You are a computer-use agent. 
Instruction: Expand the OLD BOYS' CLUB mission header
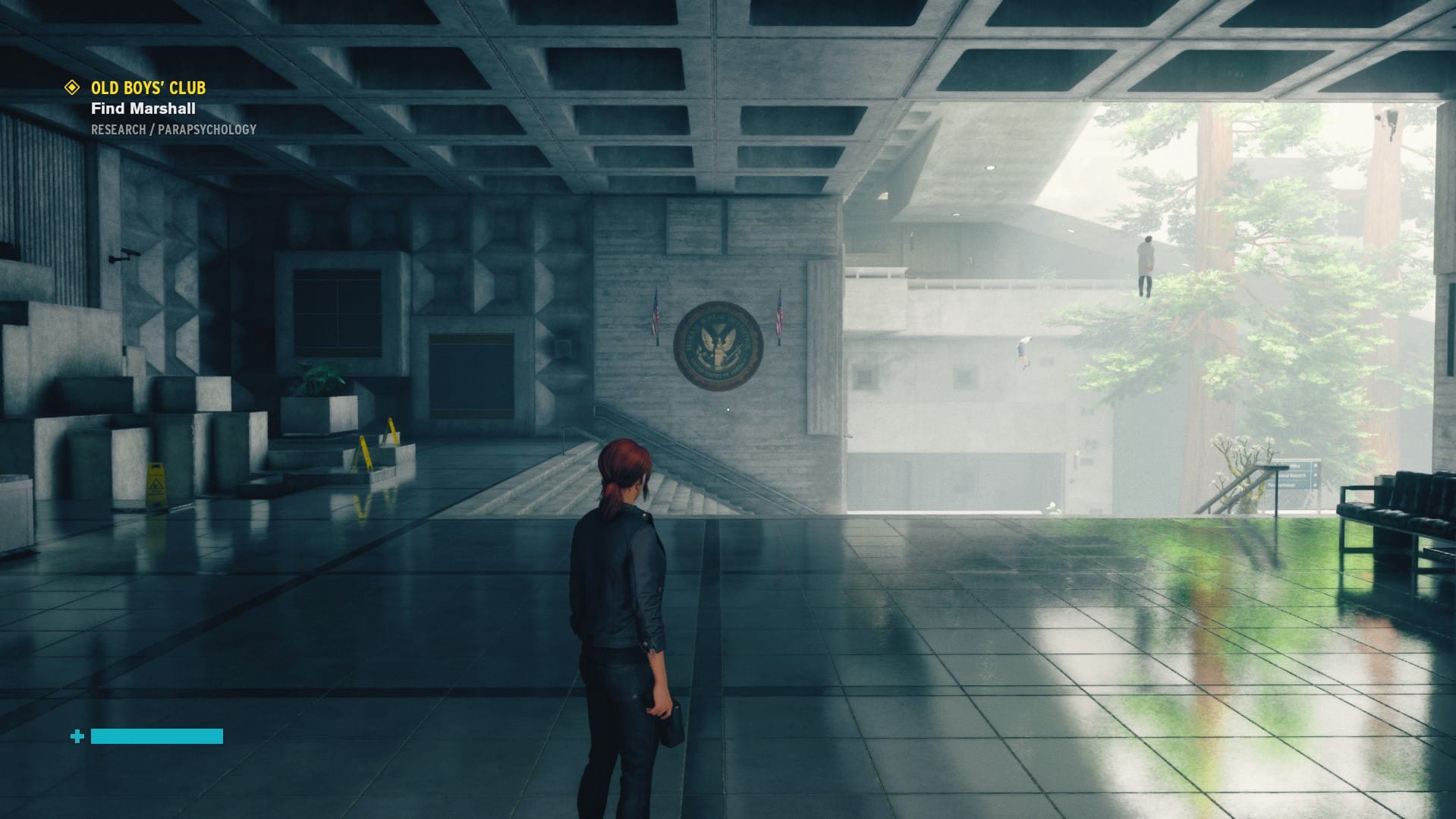point(146,87)
